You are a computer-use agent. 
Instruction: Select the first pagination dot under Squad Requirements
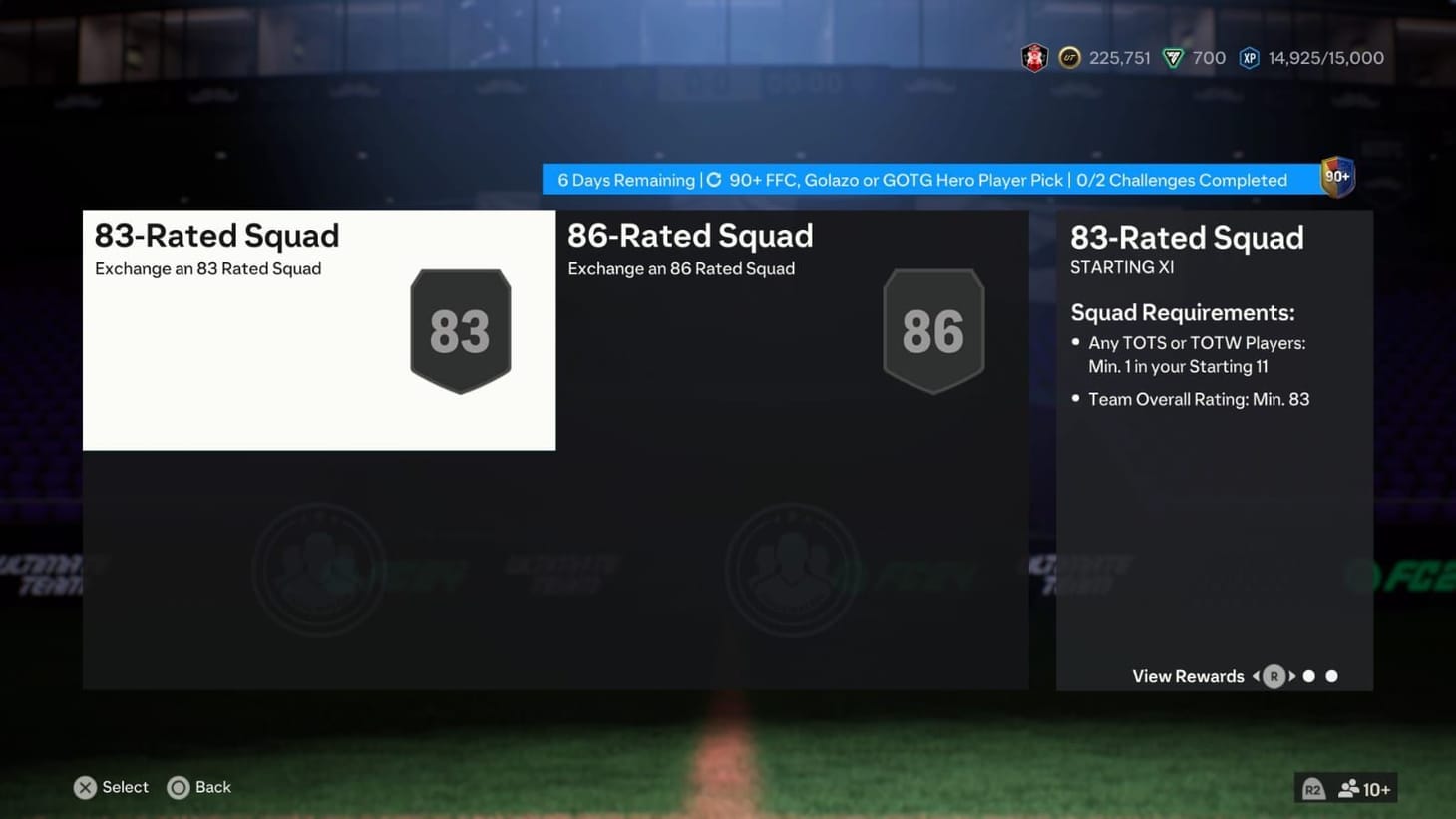click(x=1309, y=676)
